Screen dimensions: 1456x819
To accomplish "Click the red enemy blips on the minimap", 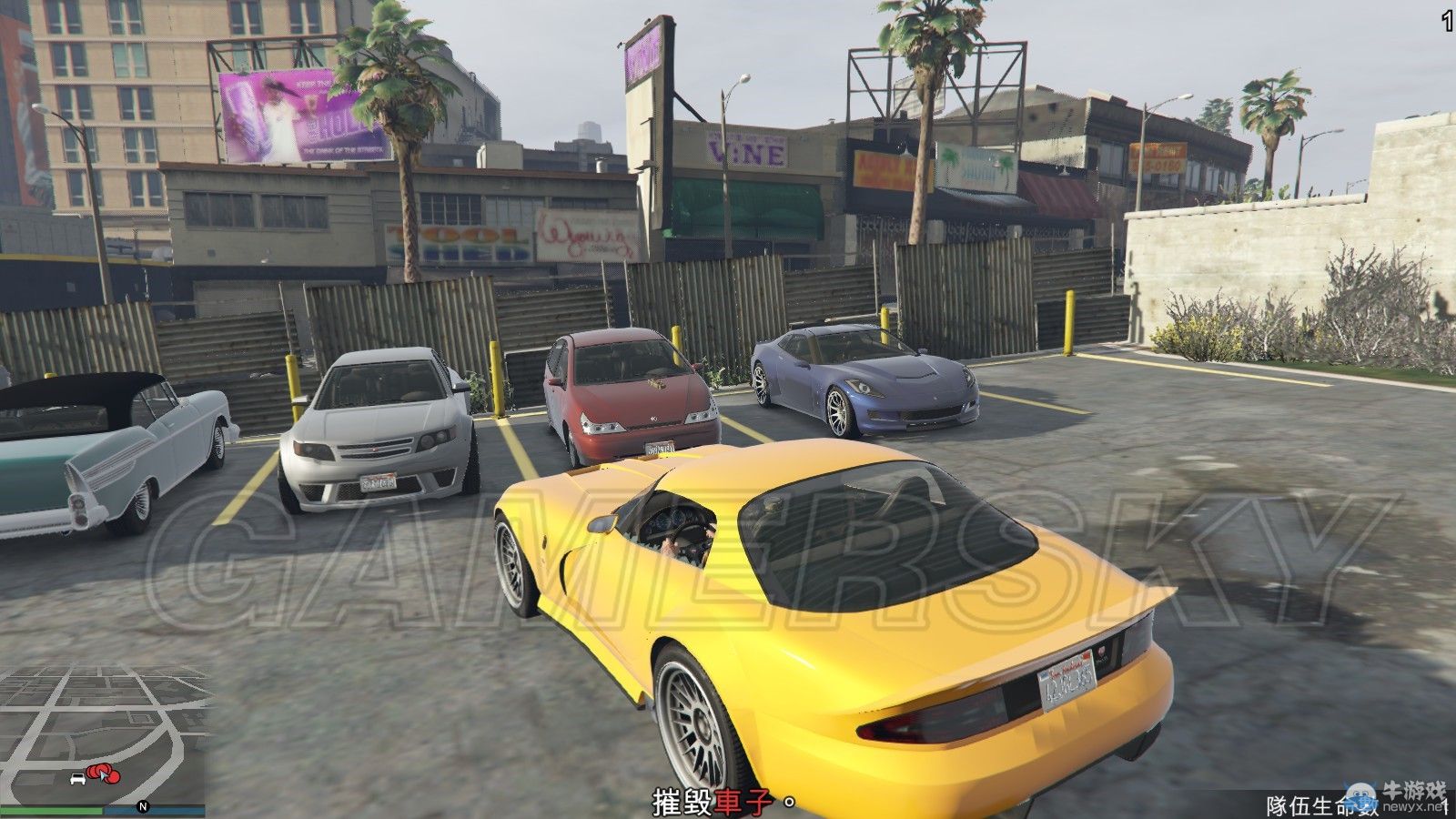I will (102, 773).
